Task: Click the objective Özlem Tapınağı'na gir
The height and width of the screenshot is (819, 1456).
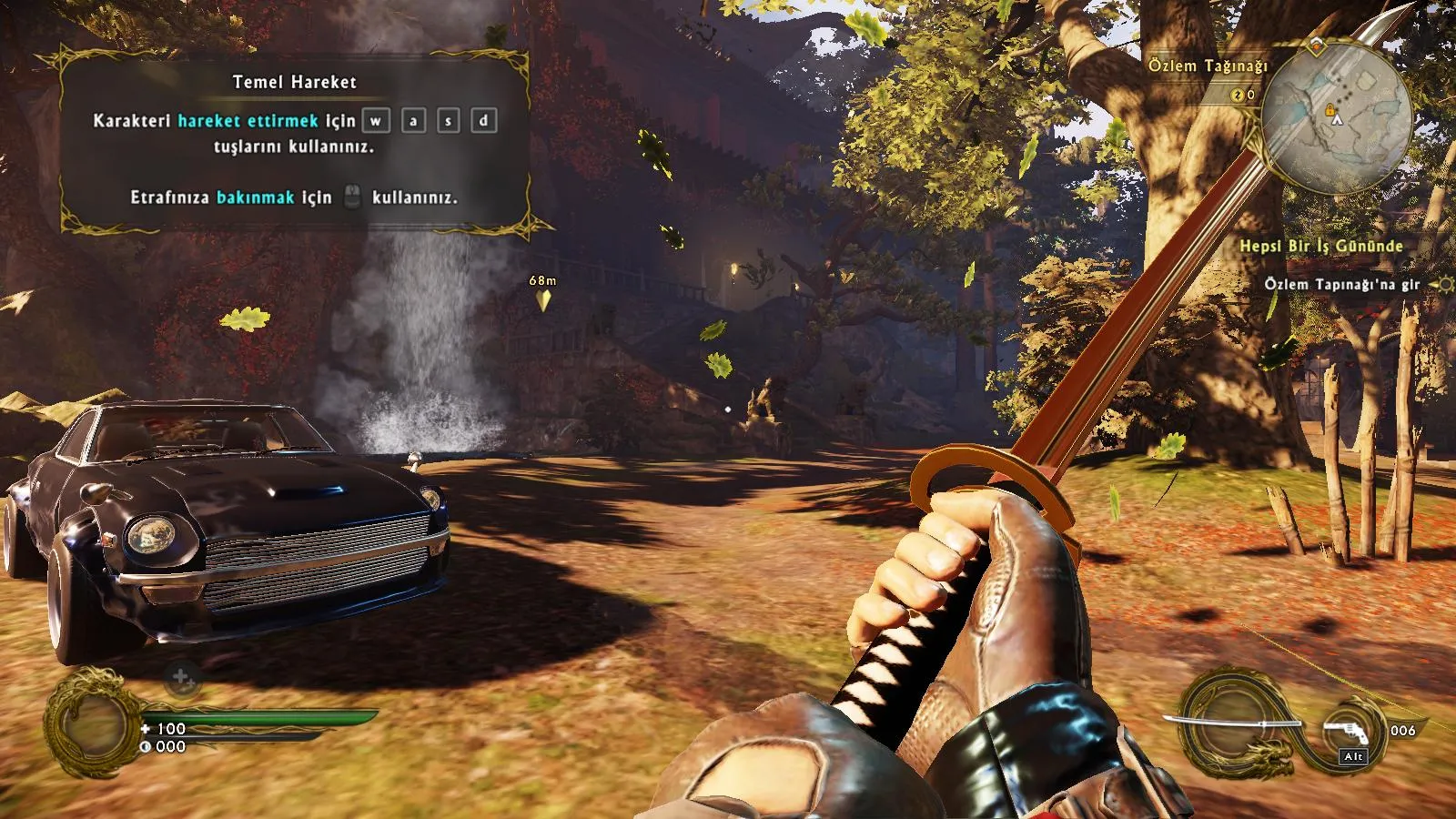Action: pos(1341,284)
